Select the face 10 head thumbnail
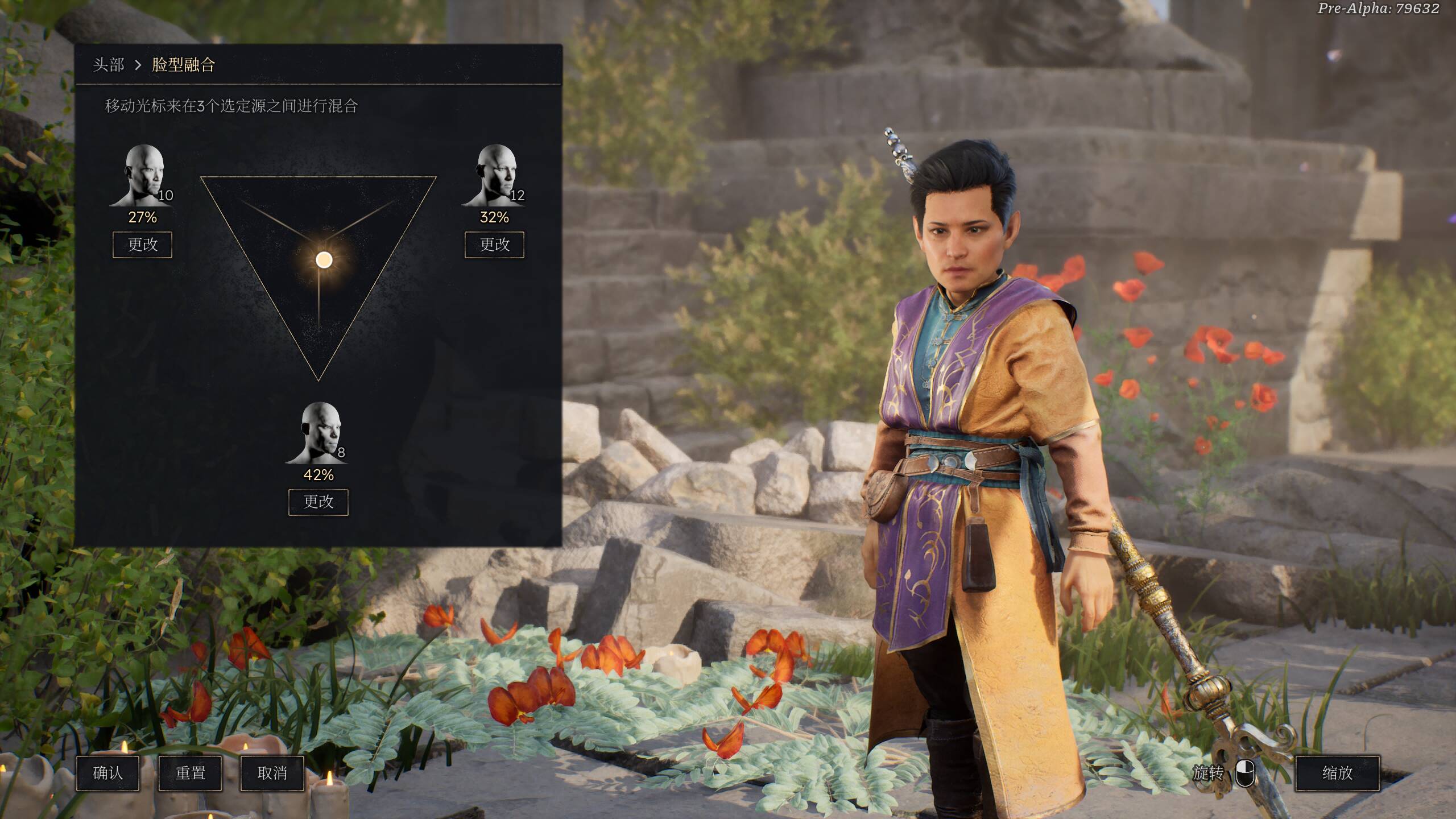This screenshot has width=1456, height=819. [142, 175]
